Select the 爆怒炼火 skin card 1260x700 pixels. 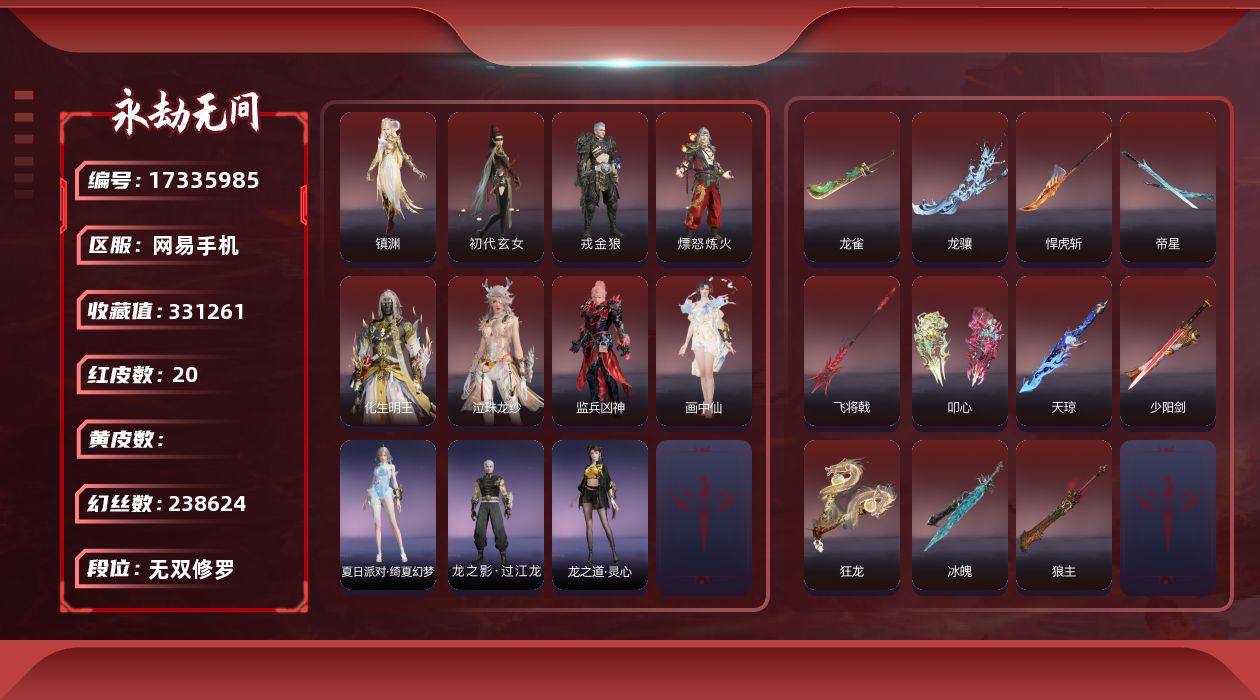tap(704, 186)
